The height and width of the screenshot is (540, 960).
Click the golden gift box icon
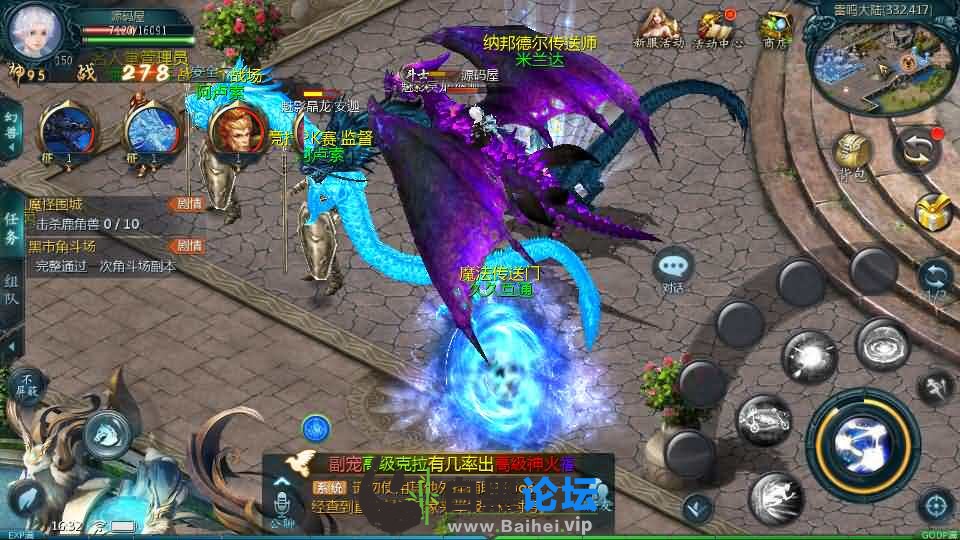pos(931,212)
